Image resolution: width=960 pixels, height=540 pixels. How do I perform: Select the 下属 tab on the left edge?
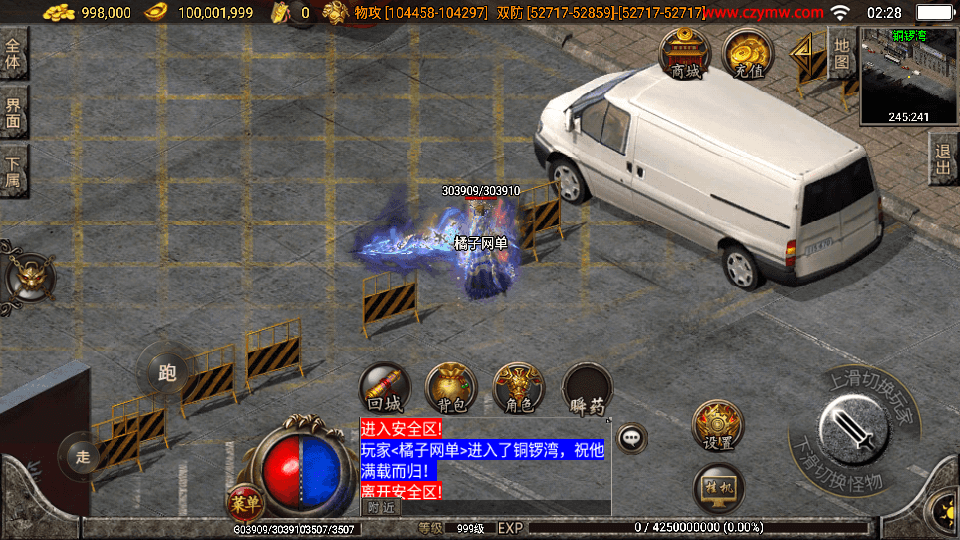[x=14, y=172]
